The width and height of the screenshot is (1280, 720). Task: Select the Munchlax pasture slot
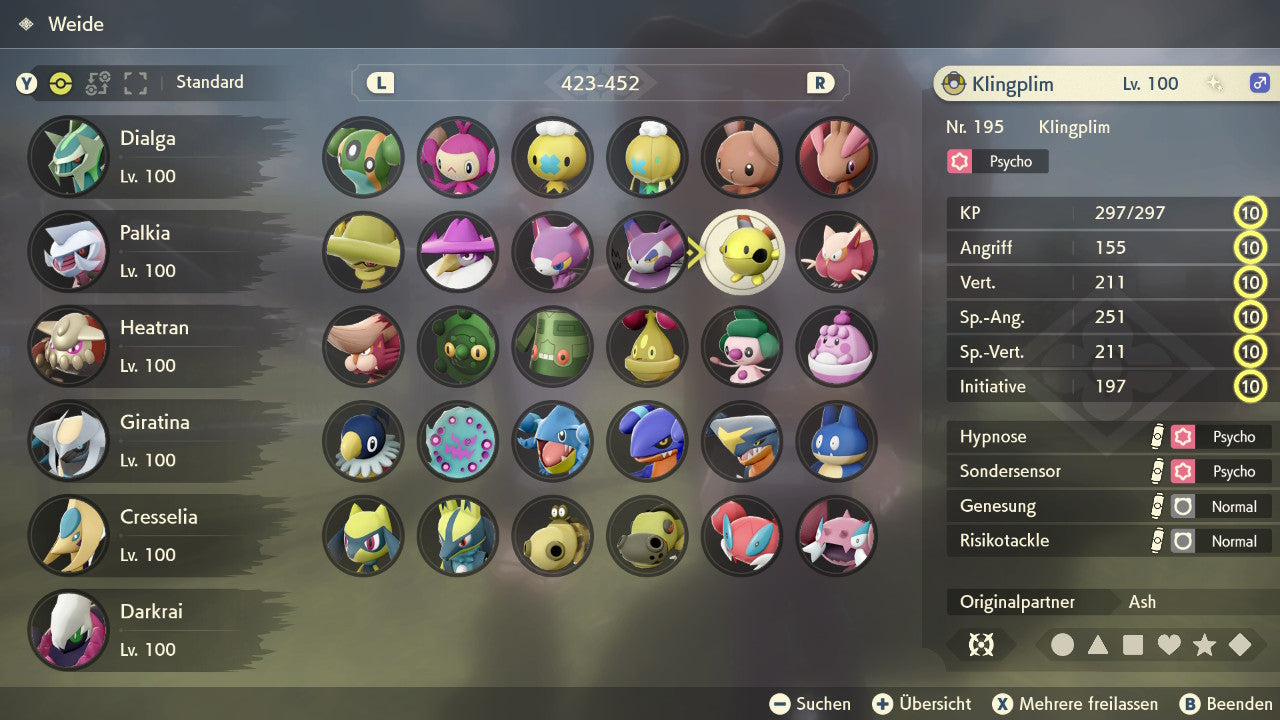click(x=836, y=441)
